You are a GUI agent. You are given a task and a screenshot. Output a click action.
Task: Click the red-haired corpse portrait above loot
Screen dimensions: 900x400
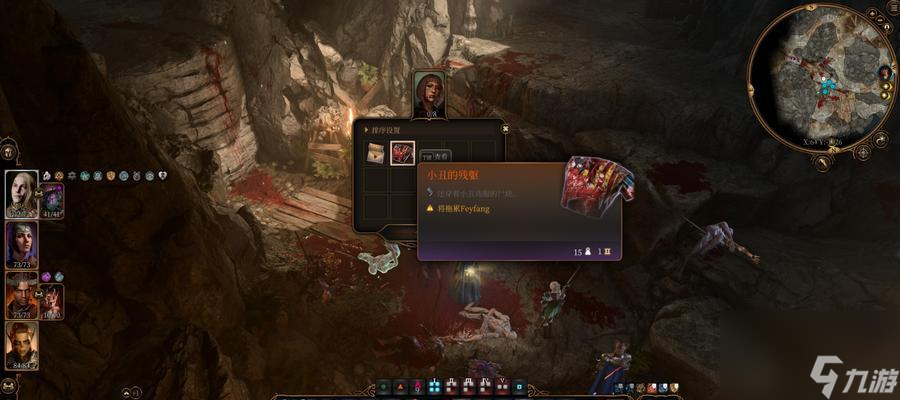pos(429,94)
